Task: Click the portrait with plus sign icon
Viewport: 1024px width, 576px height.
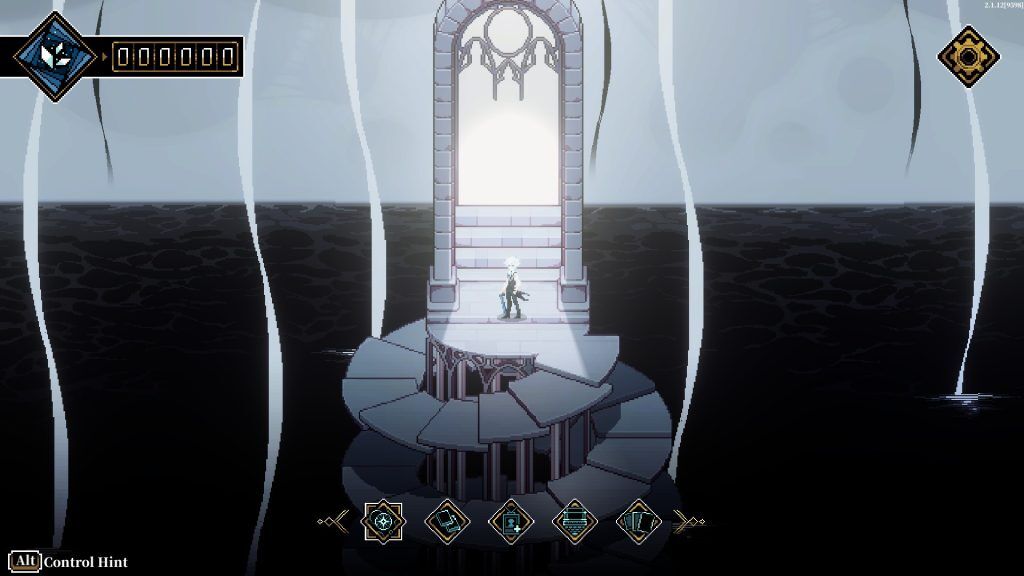Action: click(x=510, y=521)
